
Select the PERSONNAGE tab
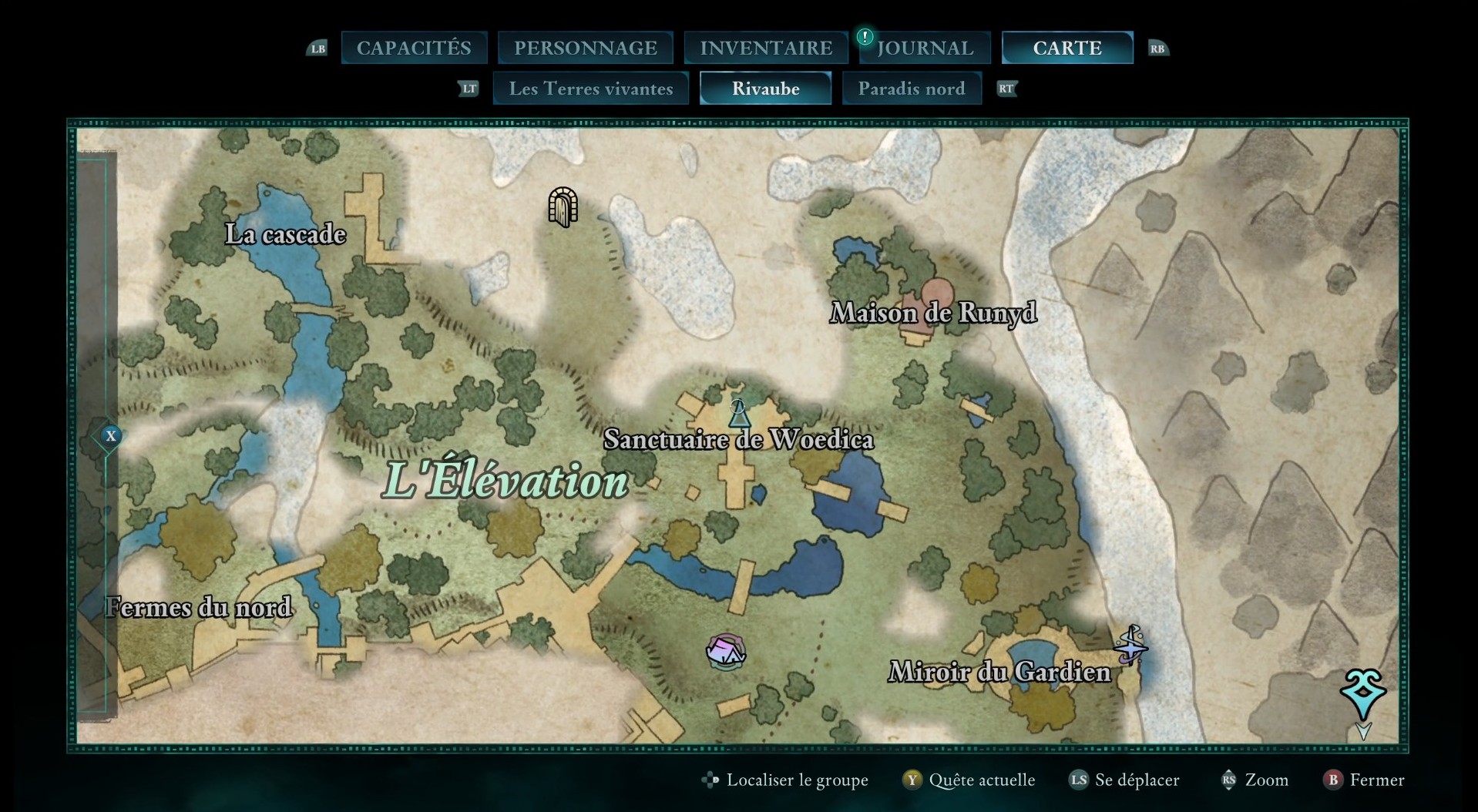[586, 47]
